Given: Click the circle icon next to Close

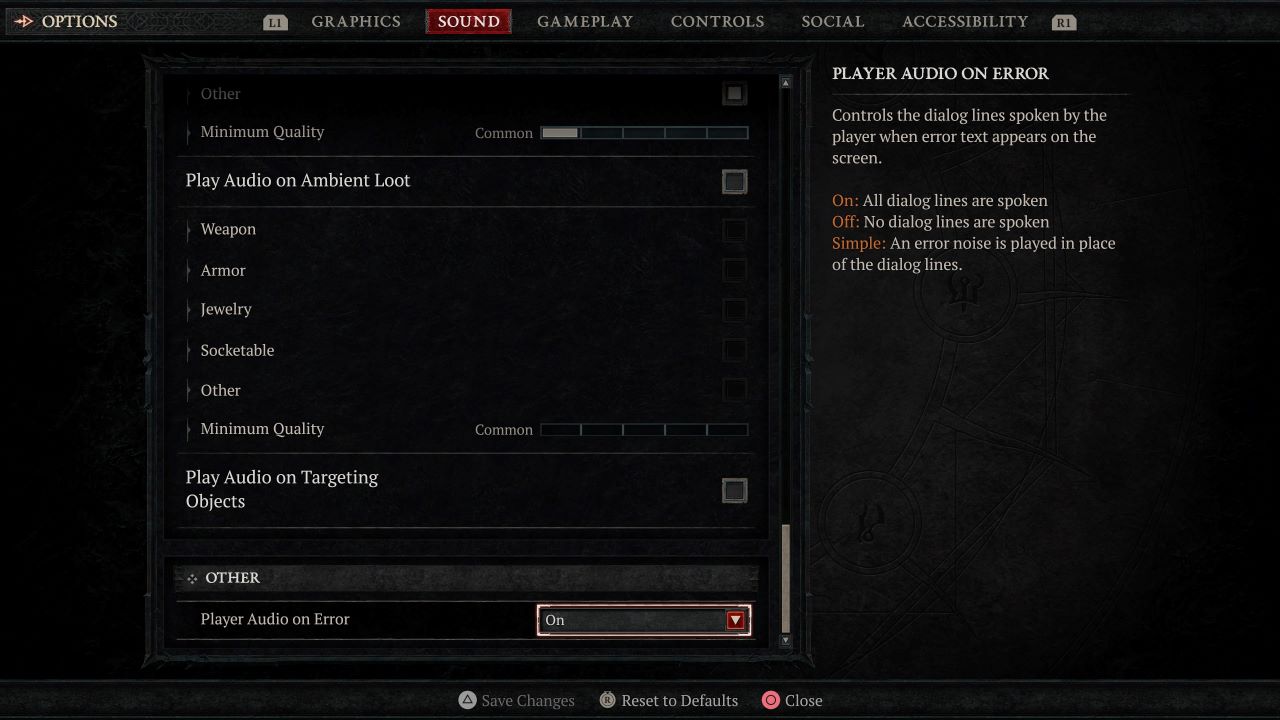Looking at the screenshot, I should pos(770,700).
